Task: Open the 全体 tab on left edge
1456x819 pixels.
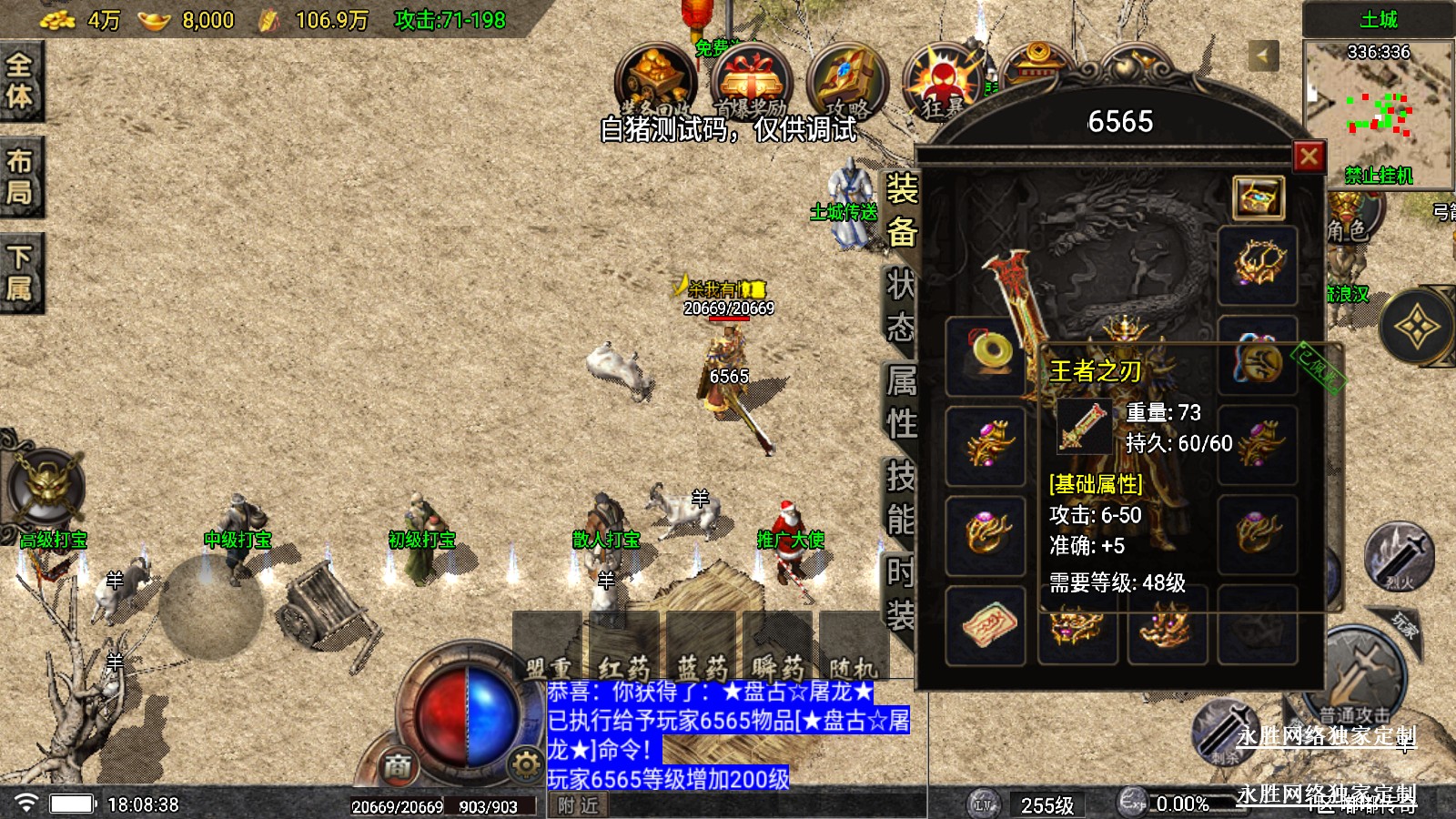Action: [20, 81]
